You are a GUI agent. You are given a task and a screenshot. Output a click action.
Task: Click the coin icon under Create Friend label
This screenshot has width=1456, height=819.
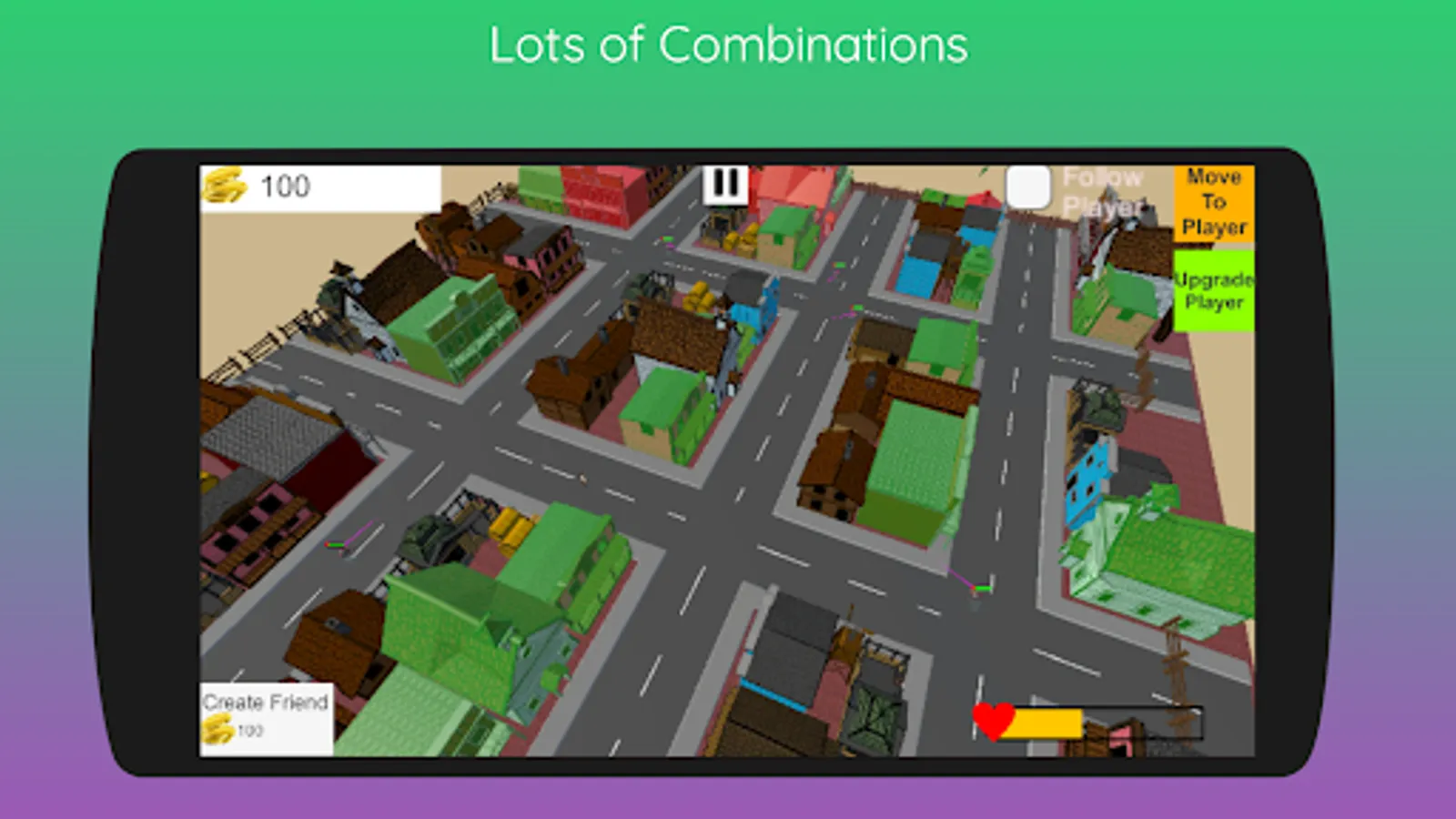tap(218, 728)
